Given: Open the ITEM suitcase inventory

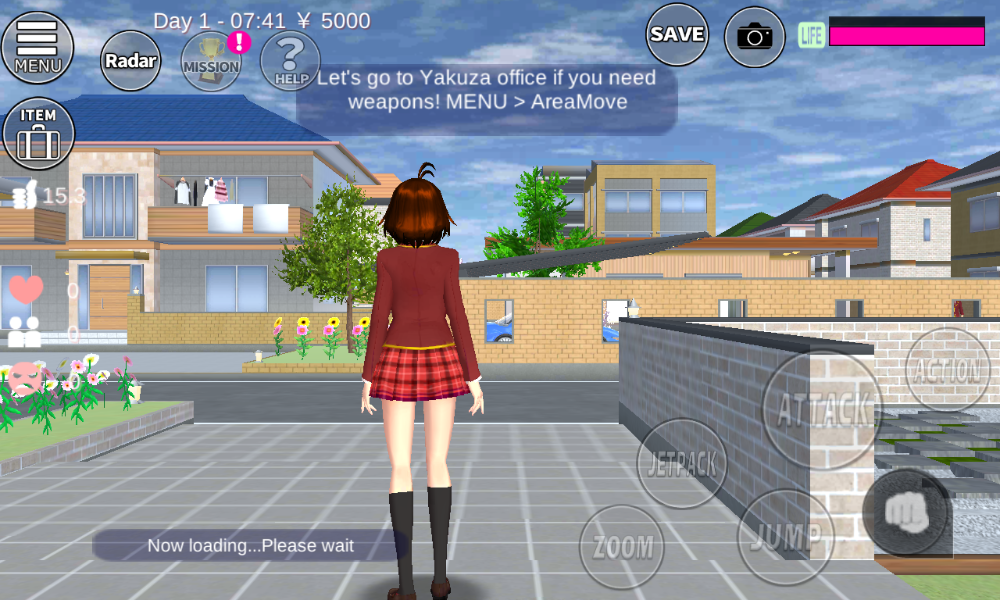Looking at the screenshot, I should point(38,133).
